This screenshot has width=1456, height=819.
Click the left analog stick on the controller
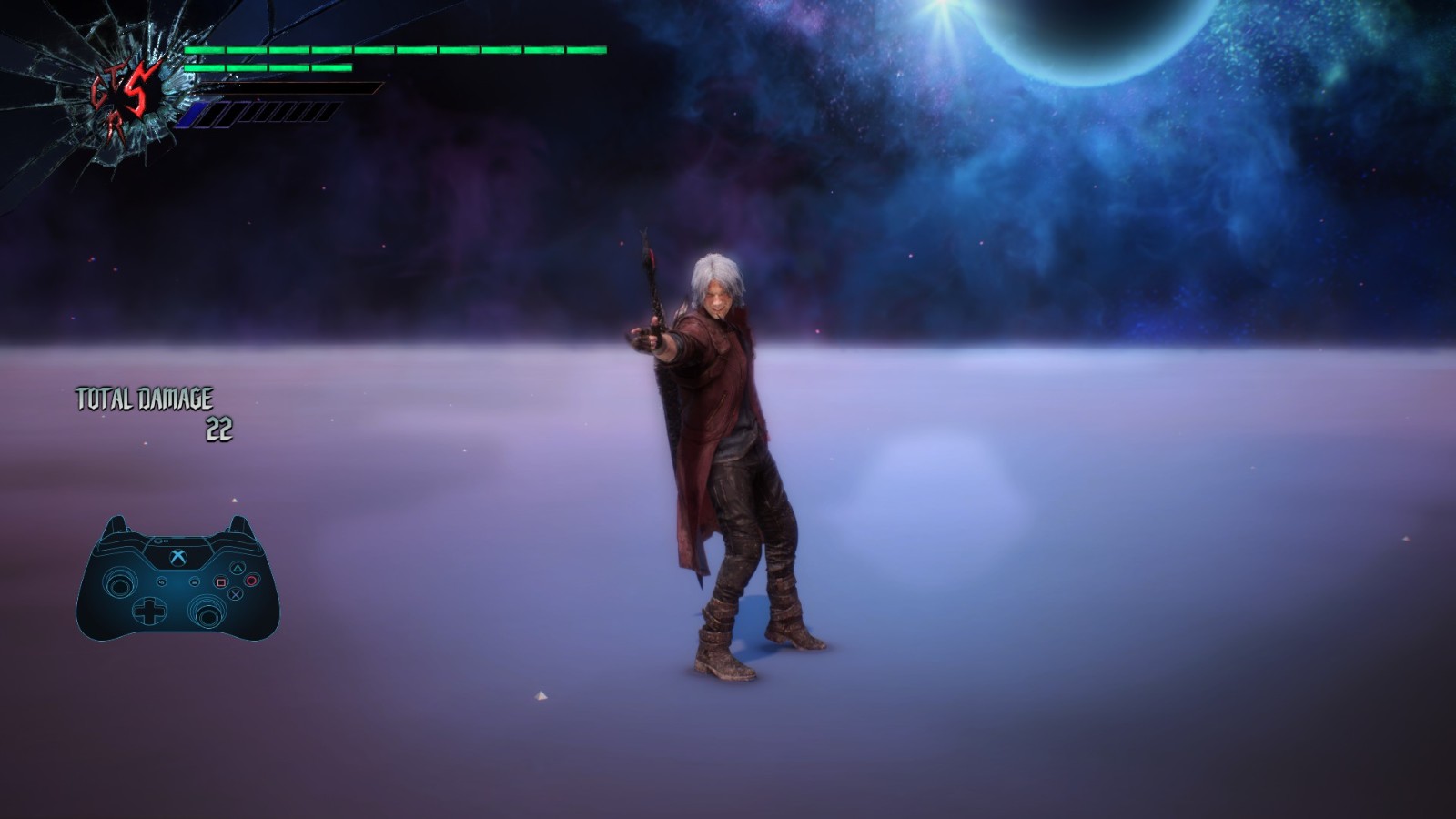pos(121,583)
